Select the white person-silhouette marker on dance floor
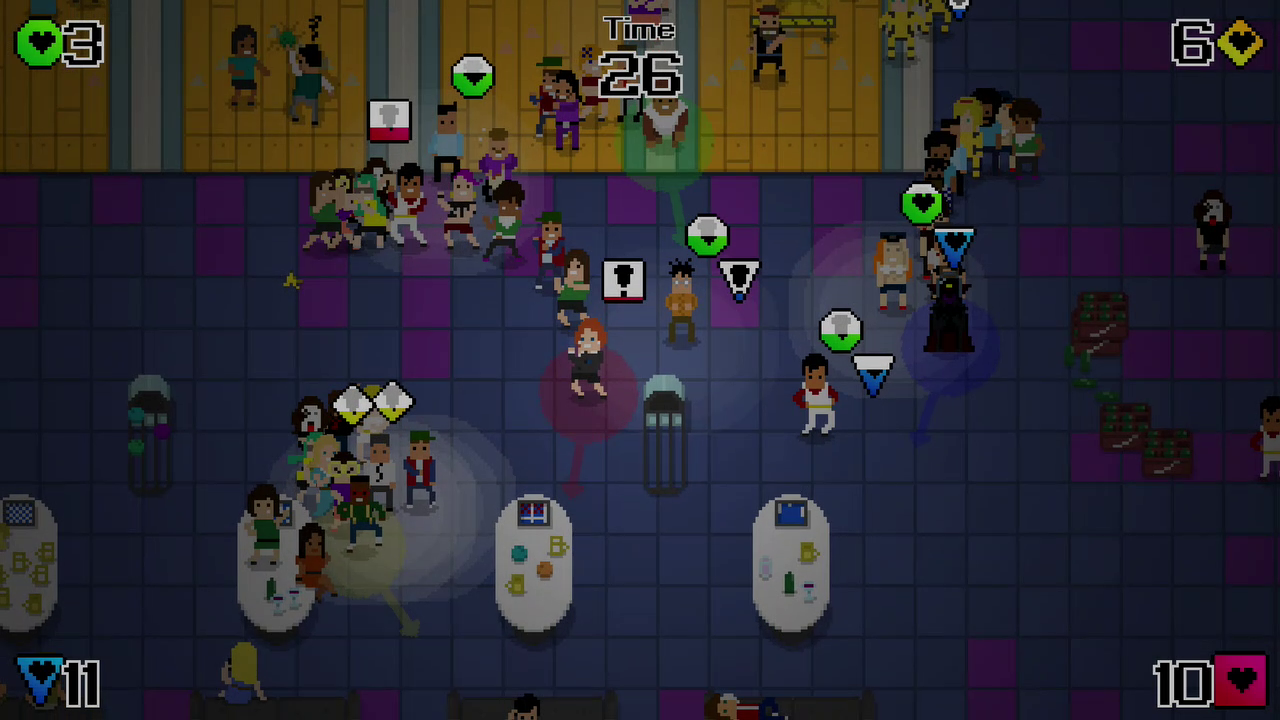 point(624,281)
